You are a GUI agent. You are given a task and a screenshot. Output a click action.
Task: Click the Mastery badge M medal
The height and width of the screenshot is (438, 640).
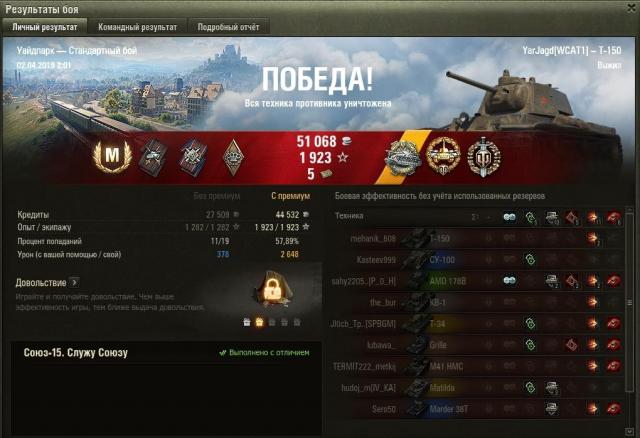tap(111, 155)
